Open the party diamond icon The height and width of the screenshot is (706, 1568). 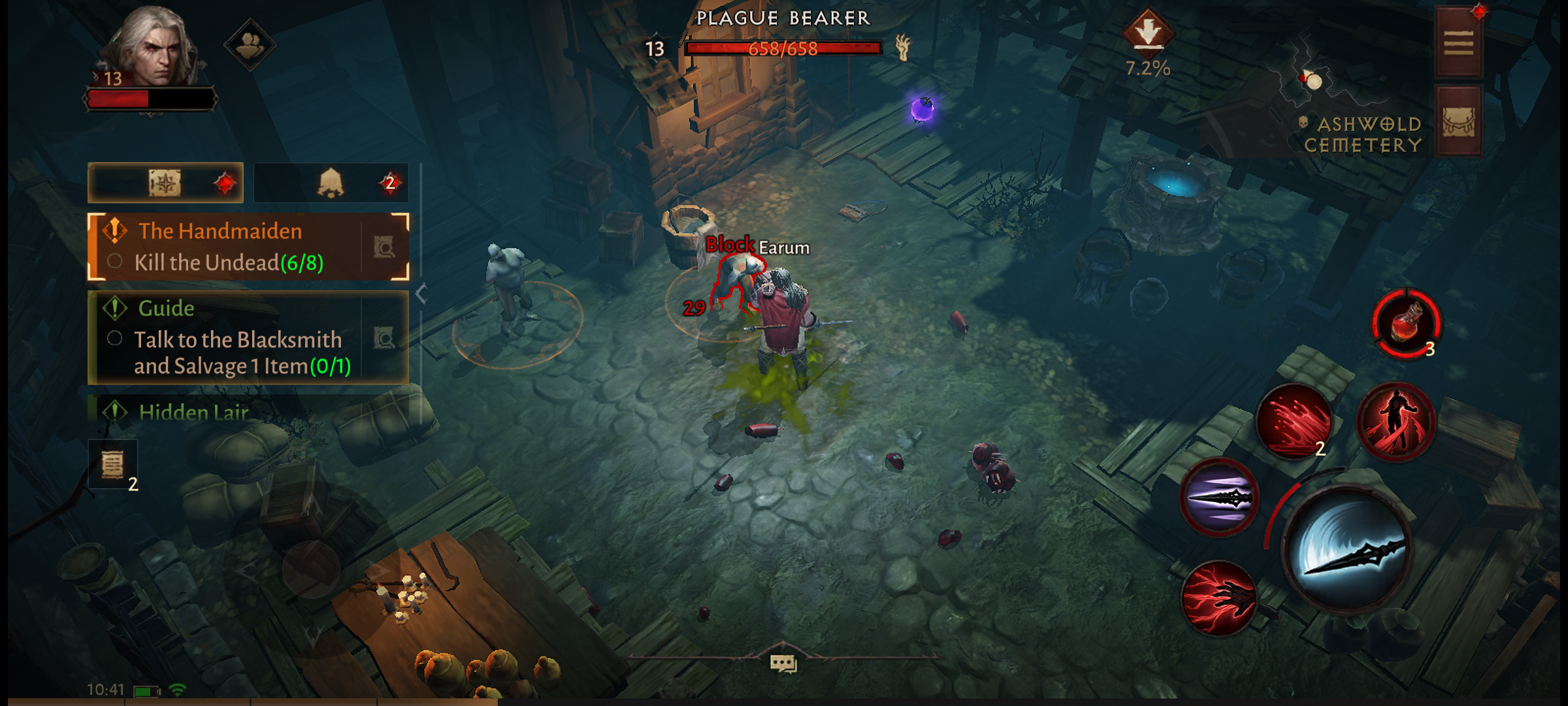tap(250, 44)
